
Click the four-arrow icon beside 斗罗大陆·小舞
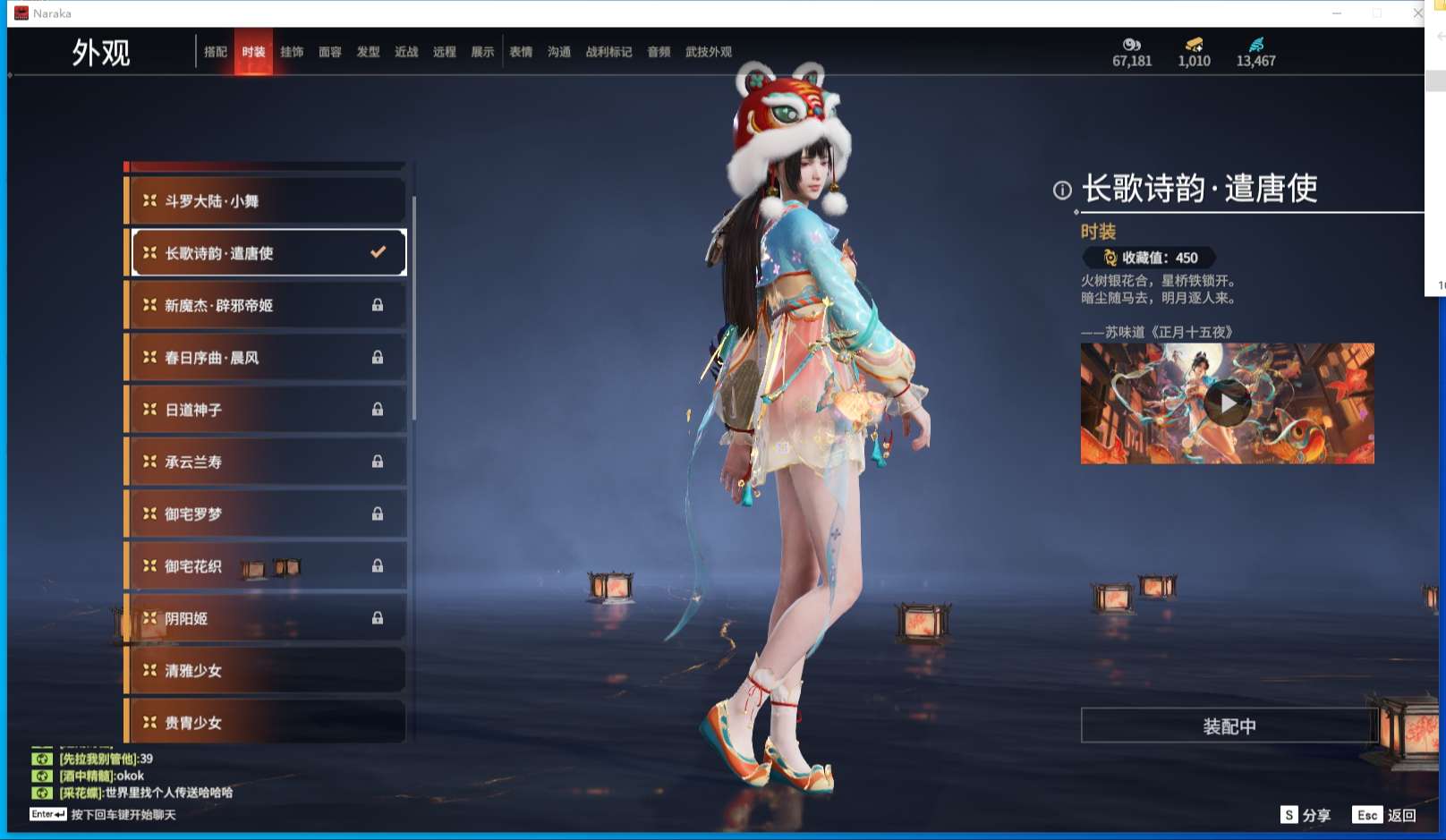coord(148,200)
